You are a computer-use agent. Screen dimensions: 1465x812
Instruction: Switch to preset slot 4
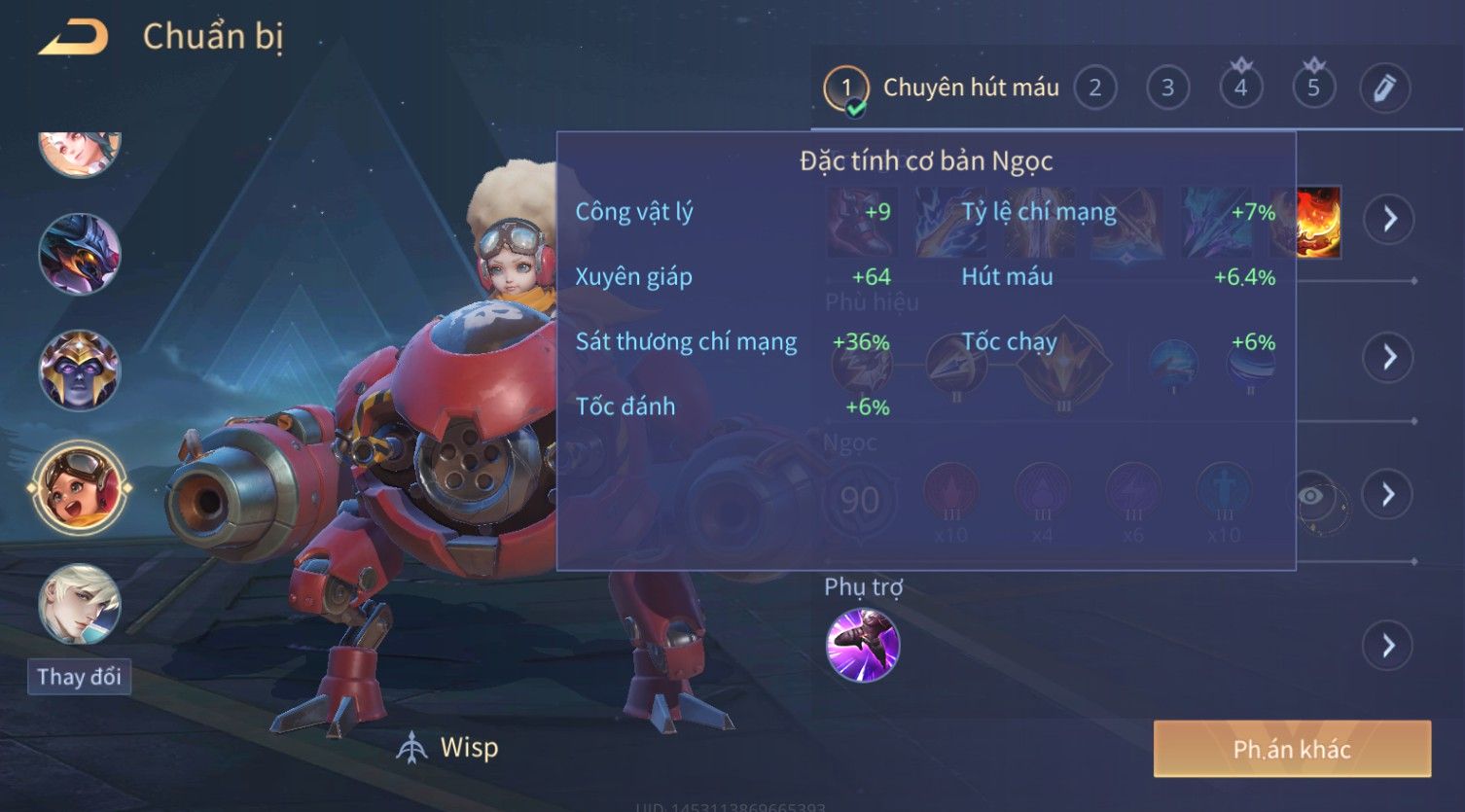coord(1240,88)
